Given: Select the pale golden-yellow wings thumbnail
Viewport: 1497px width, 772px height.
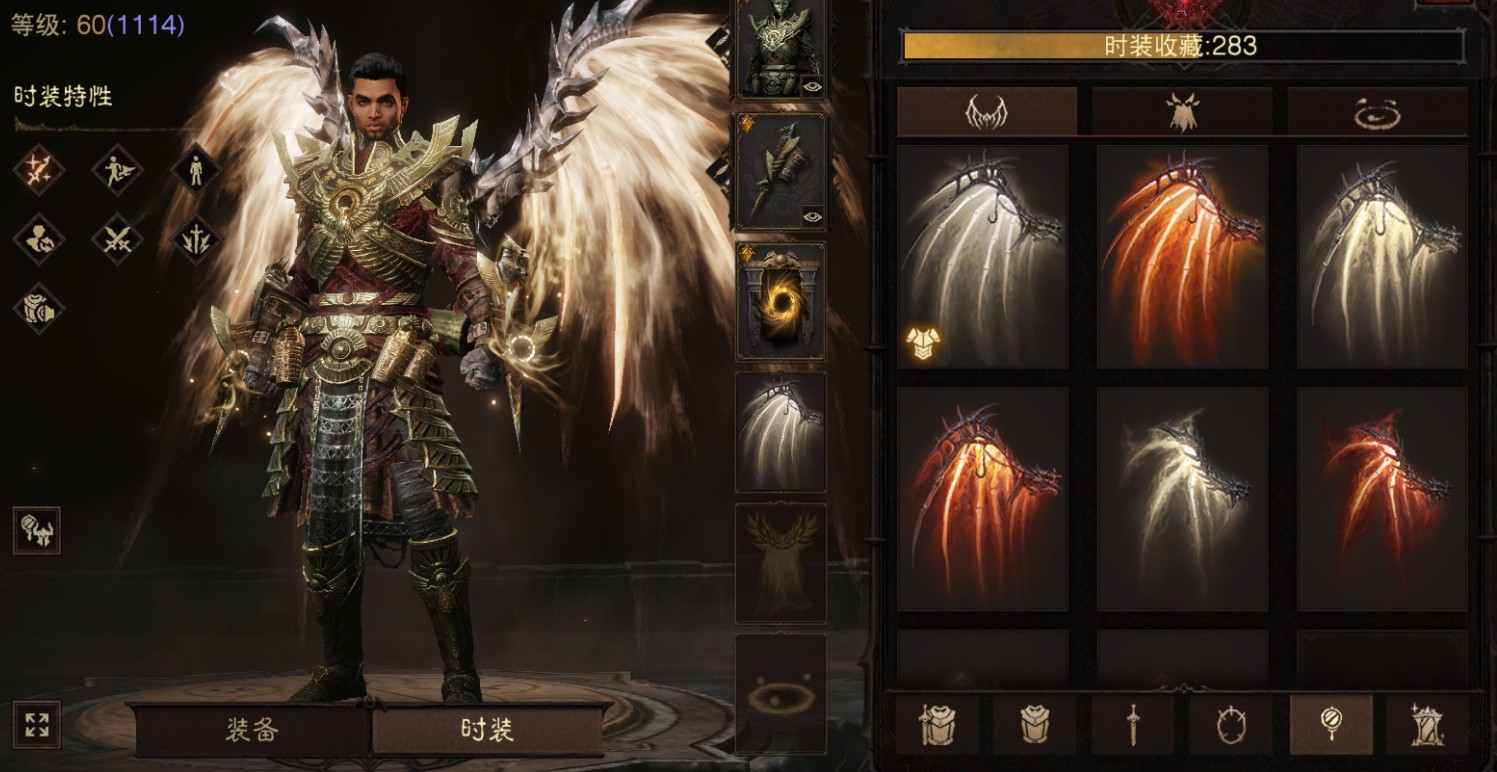Looking at the screenshot, I should tap(1382, 257).
